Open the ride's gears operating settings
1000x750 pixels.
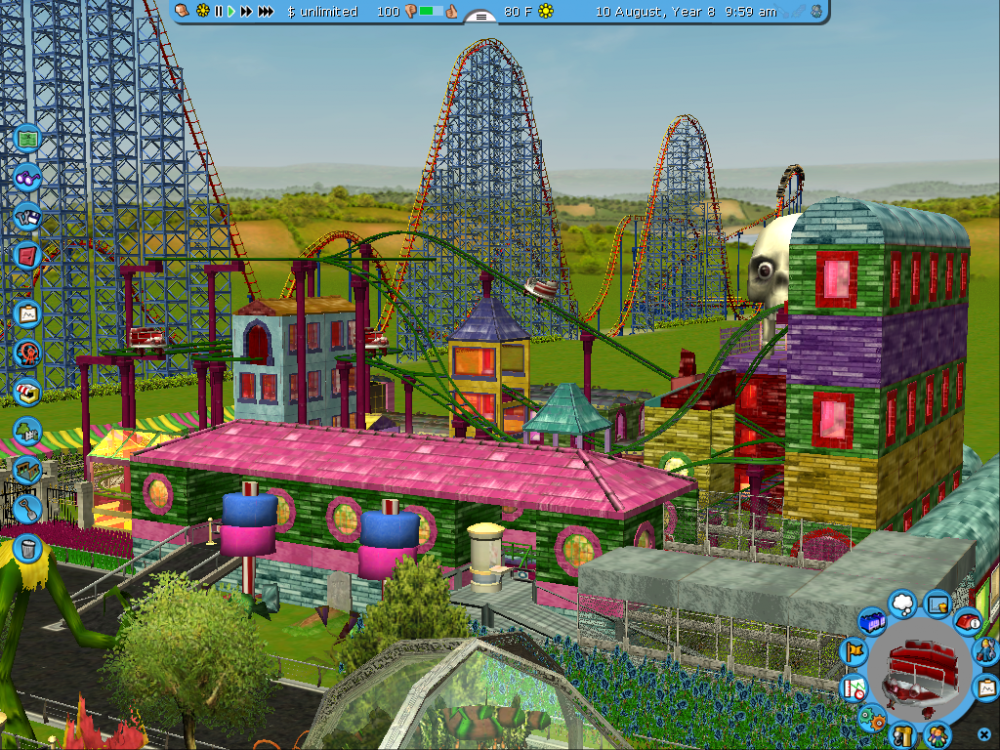[x=873, y=716]
